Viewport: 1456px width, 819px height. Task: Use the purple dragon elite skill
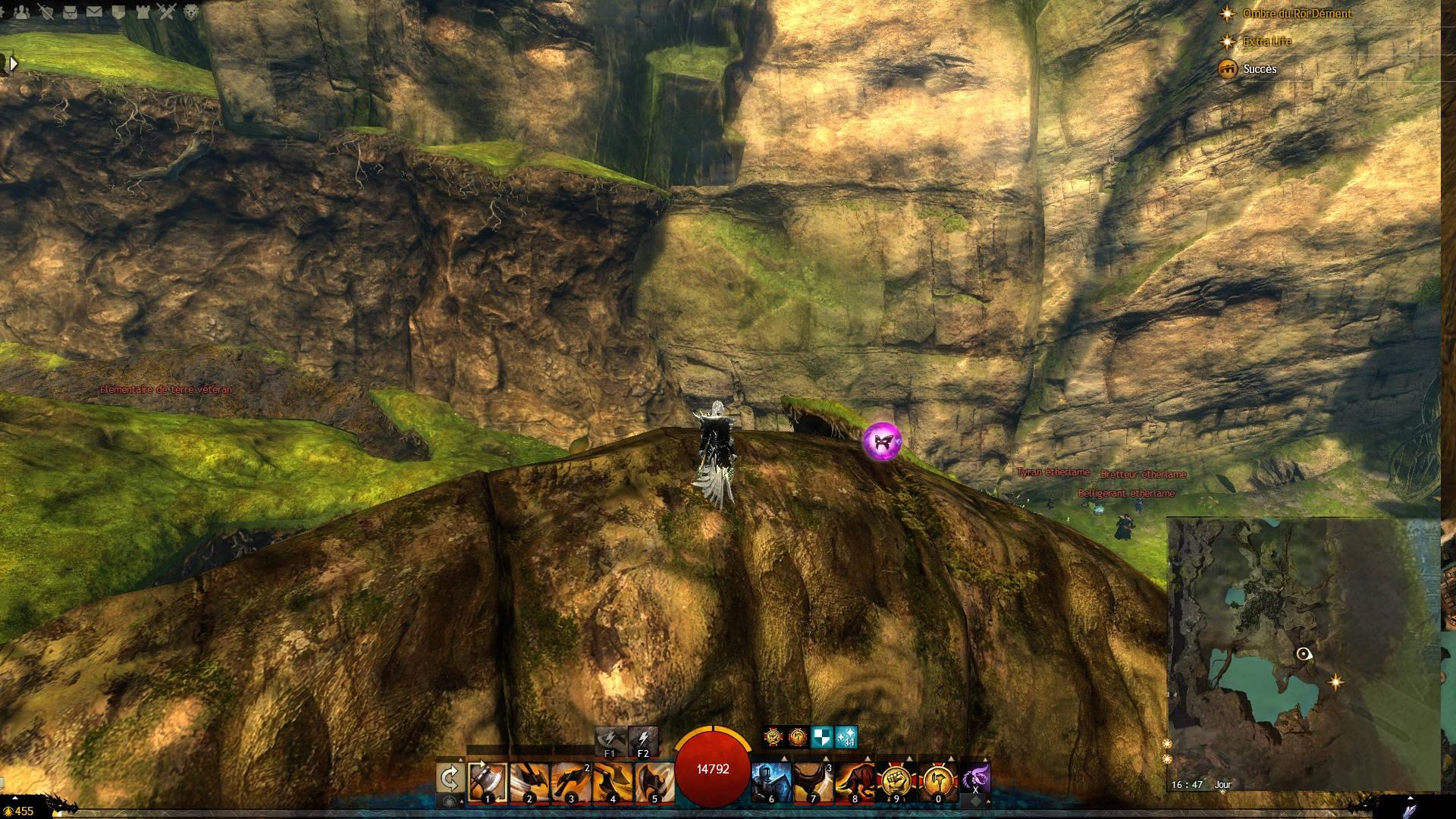(975, 779)
